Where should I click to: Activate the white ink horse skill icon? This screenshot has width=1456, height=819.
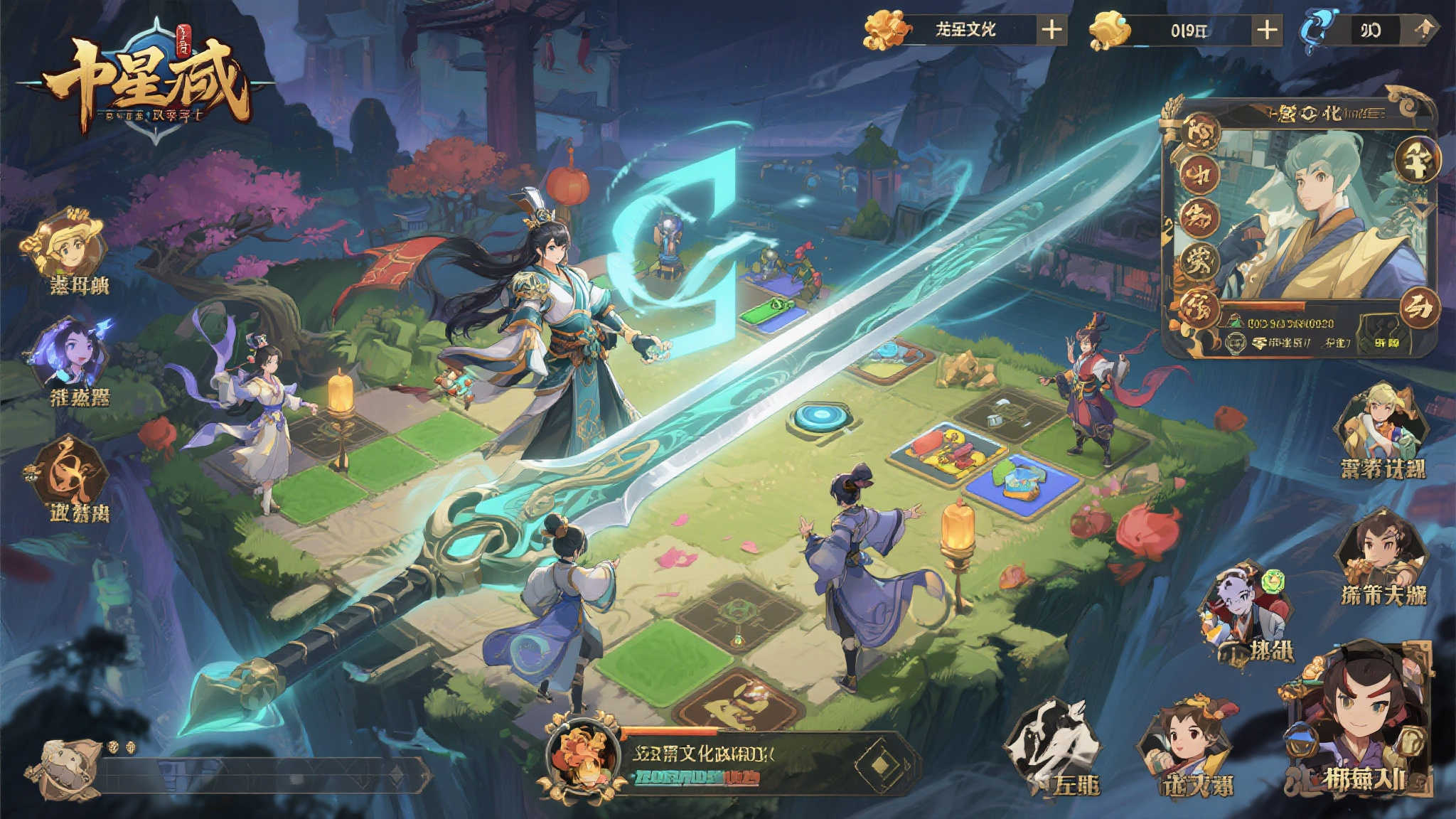tap(1052, 743)
